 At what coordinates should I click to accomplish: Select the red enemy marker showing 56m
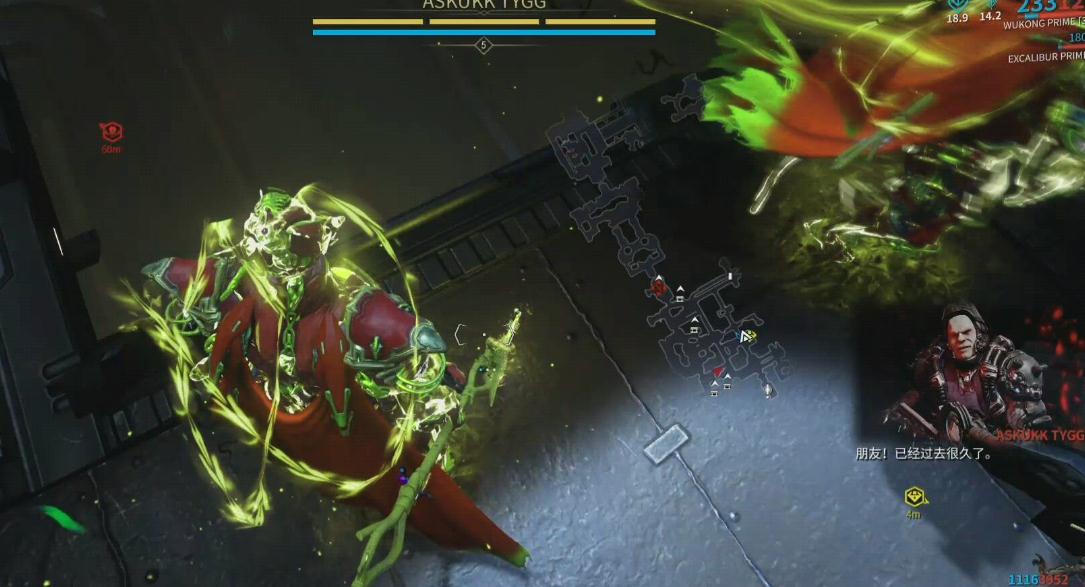click(x=111, y=132)
